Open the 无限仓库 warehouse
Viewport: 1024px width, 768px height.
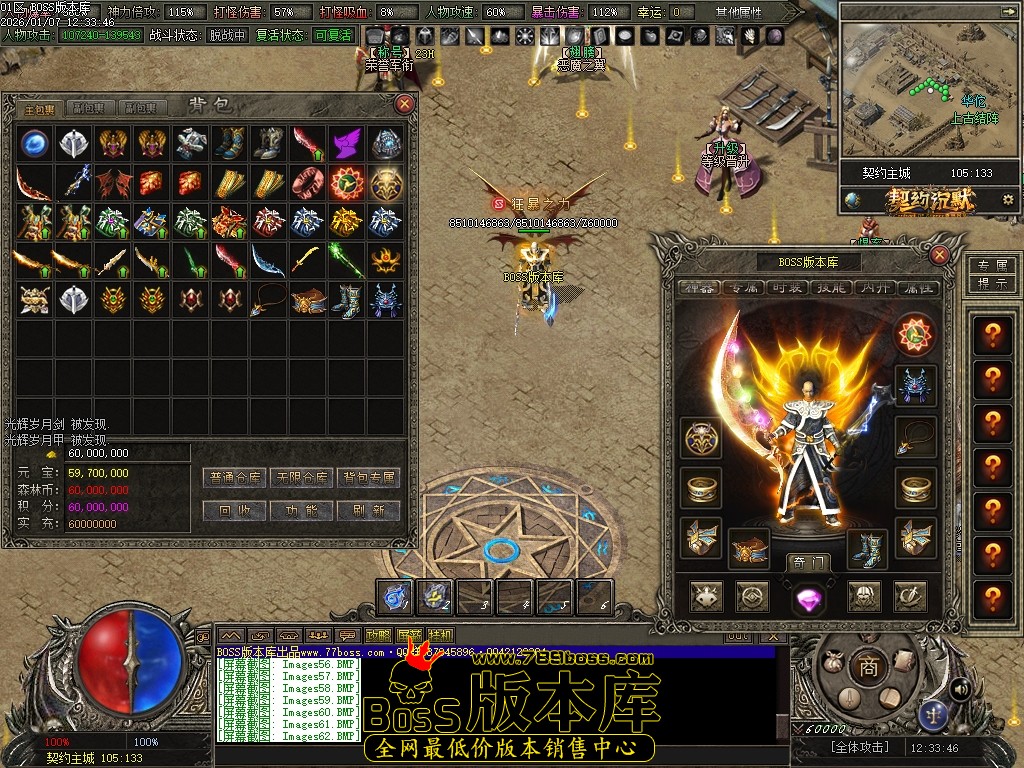(302, 478)
